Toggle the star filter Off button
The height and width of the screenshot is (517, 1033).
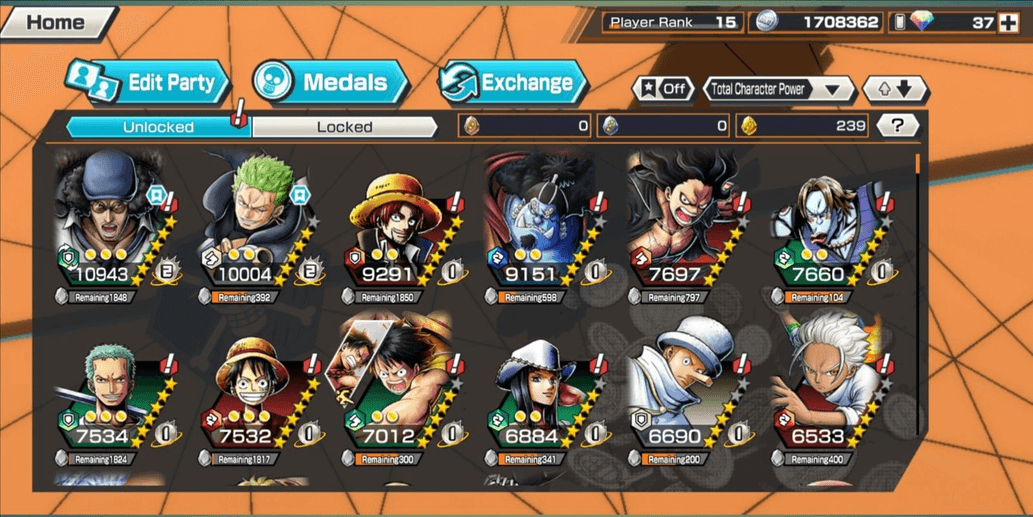pyautogui.click(x=663, y=89)
